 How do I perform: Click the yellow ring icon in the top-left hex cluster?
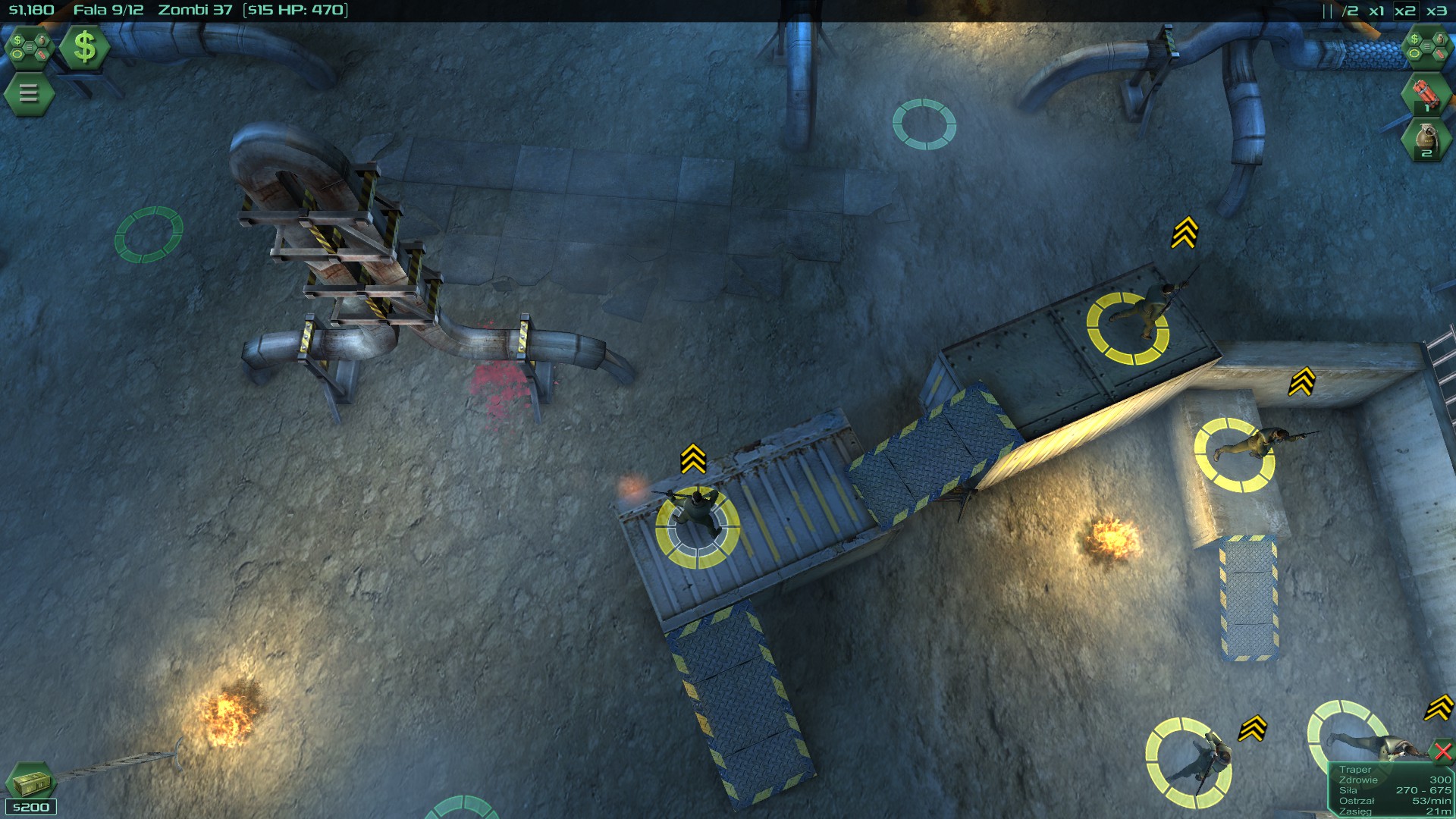point(17,55)
